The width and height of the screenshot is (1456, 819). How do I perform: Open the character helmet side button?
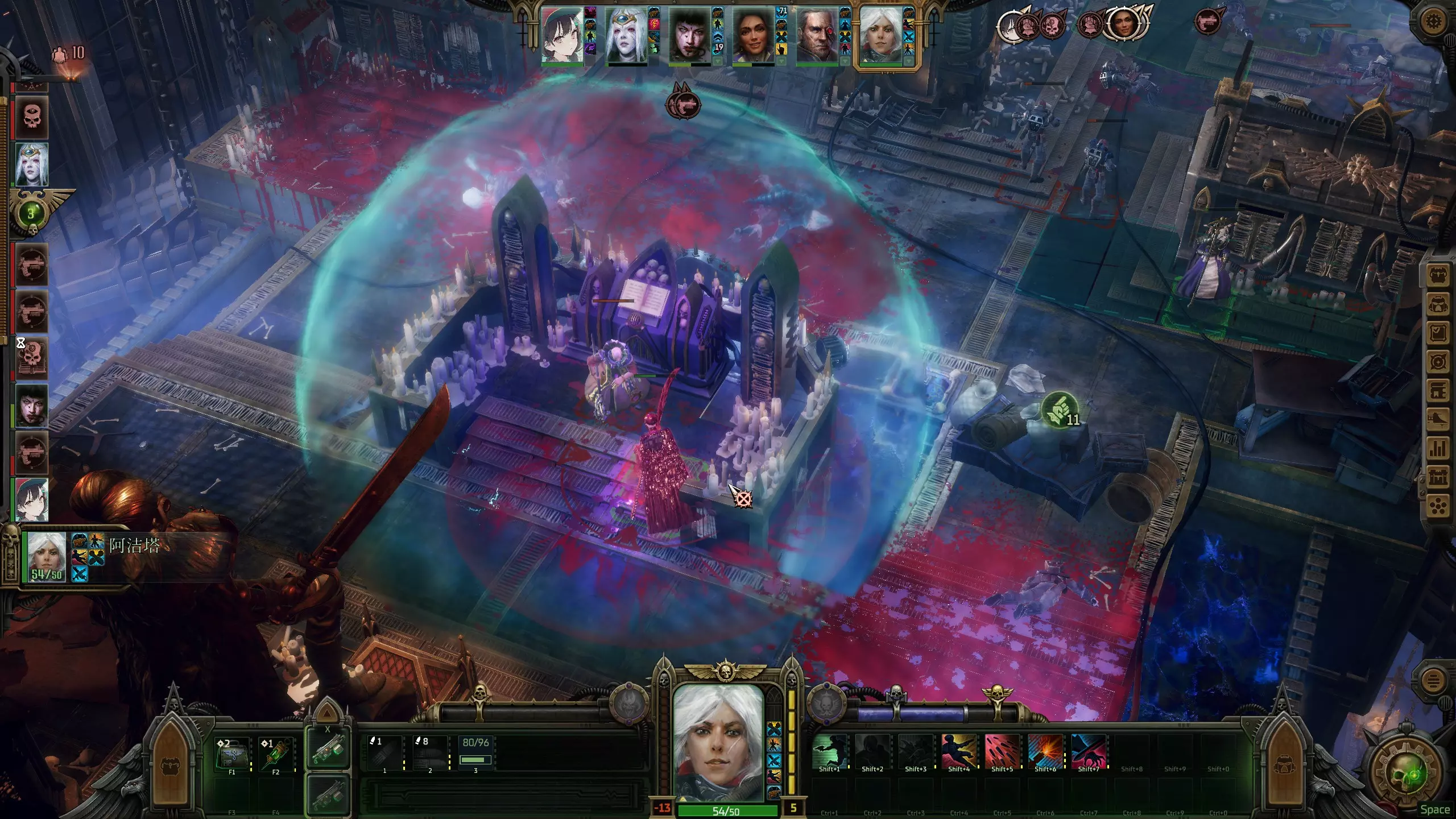(x=1438, y=305)
